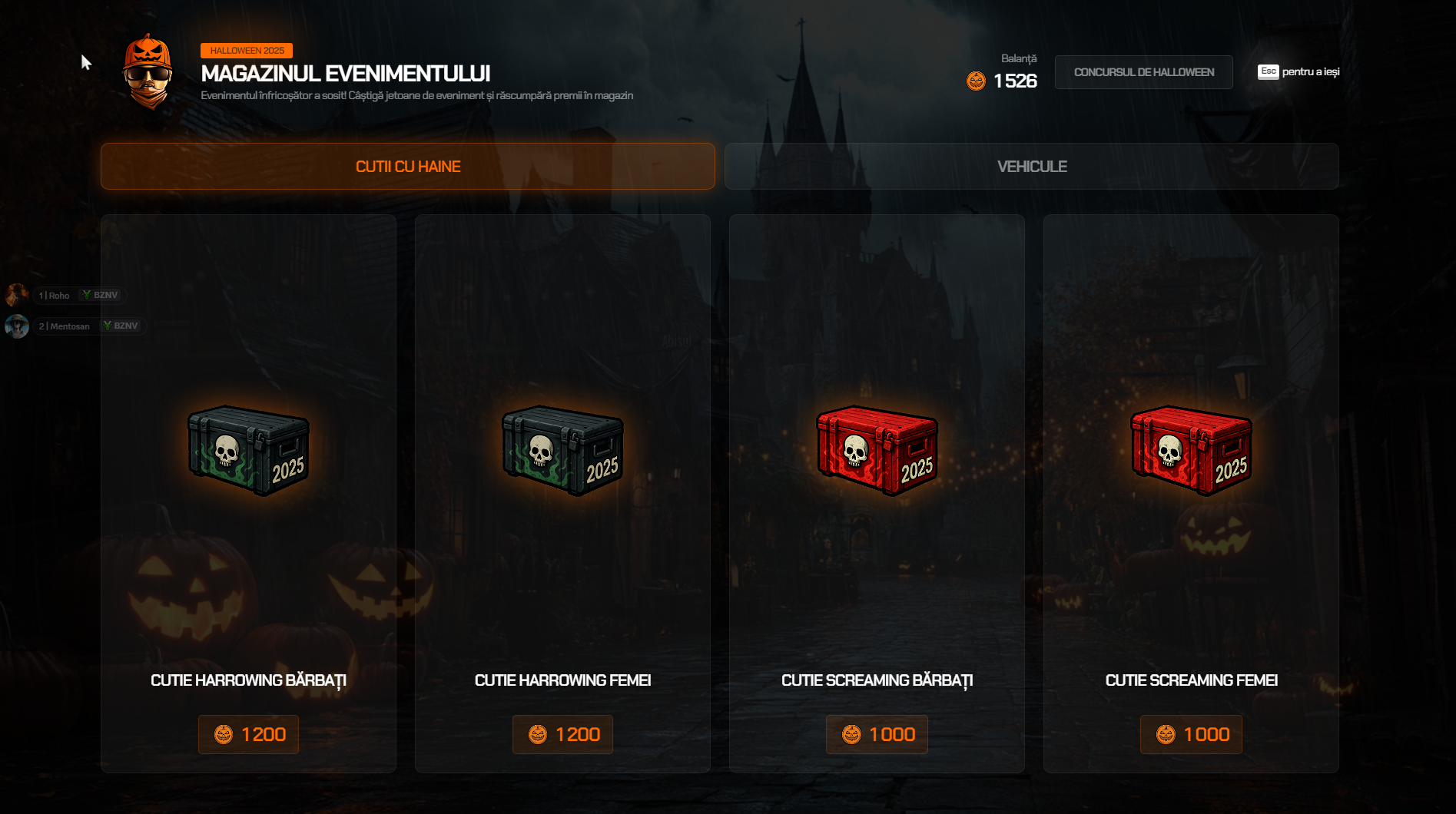Switch to the Cutii cu Haine tab

tap(407, 167)
